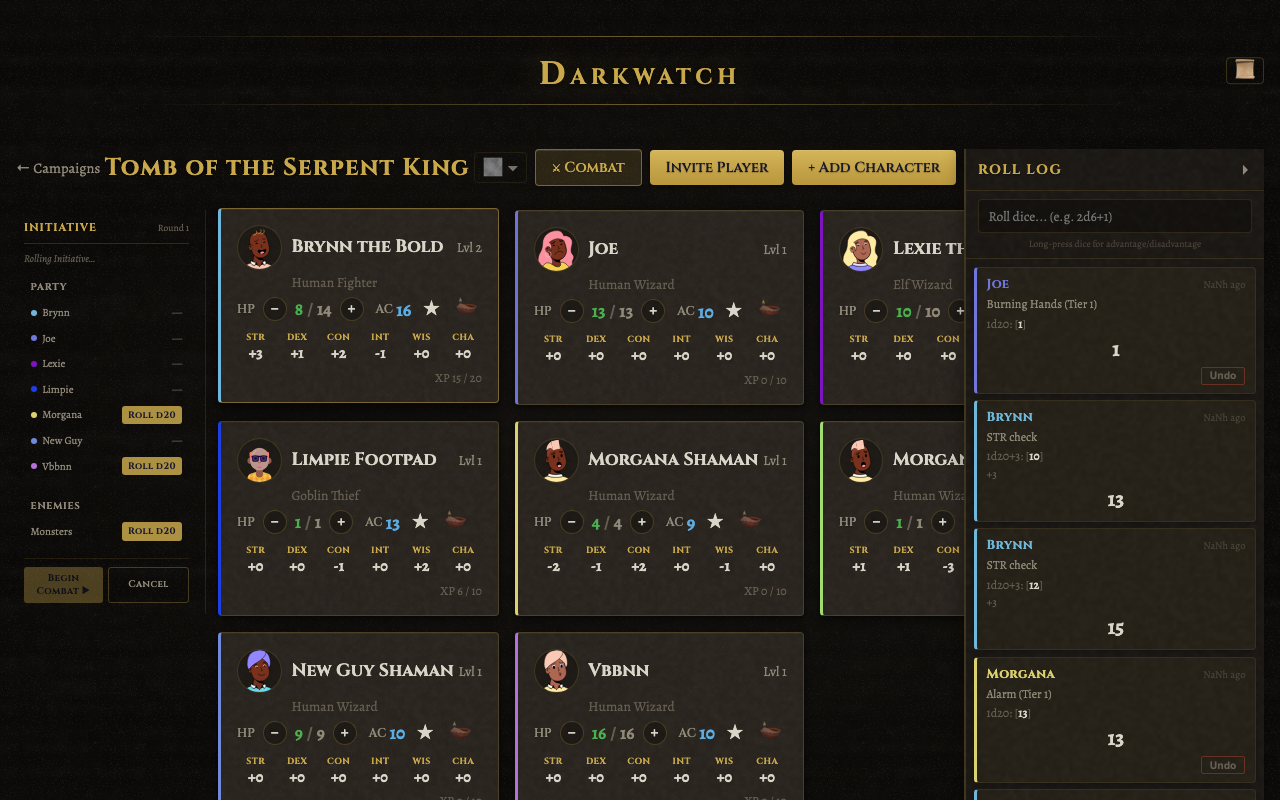
Task: Open the scroll journal icon in the top-right corner
Action: tap(1243, 70)
